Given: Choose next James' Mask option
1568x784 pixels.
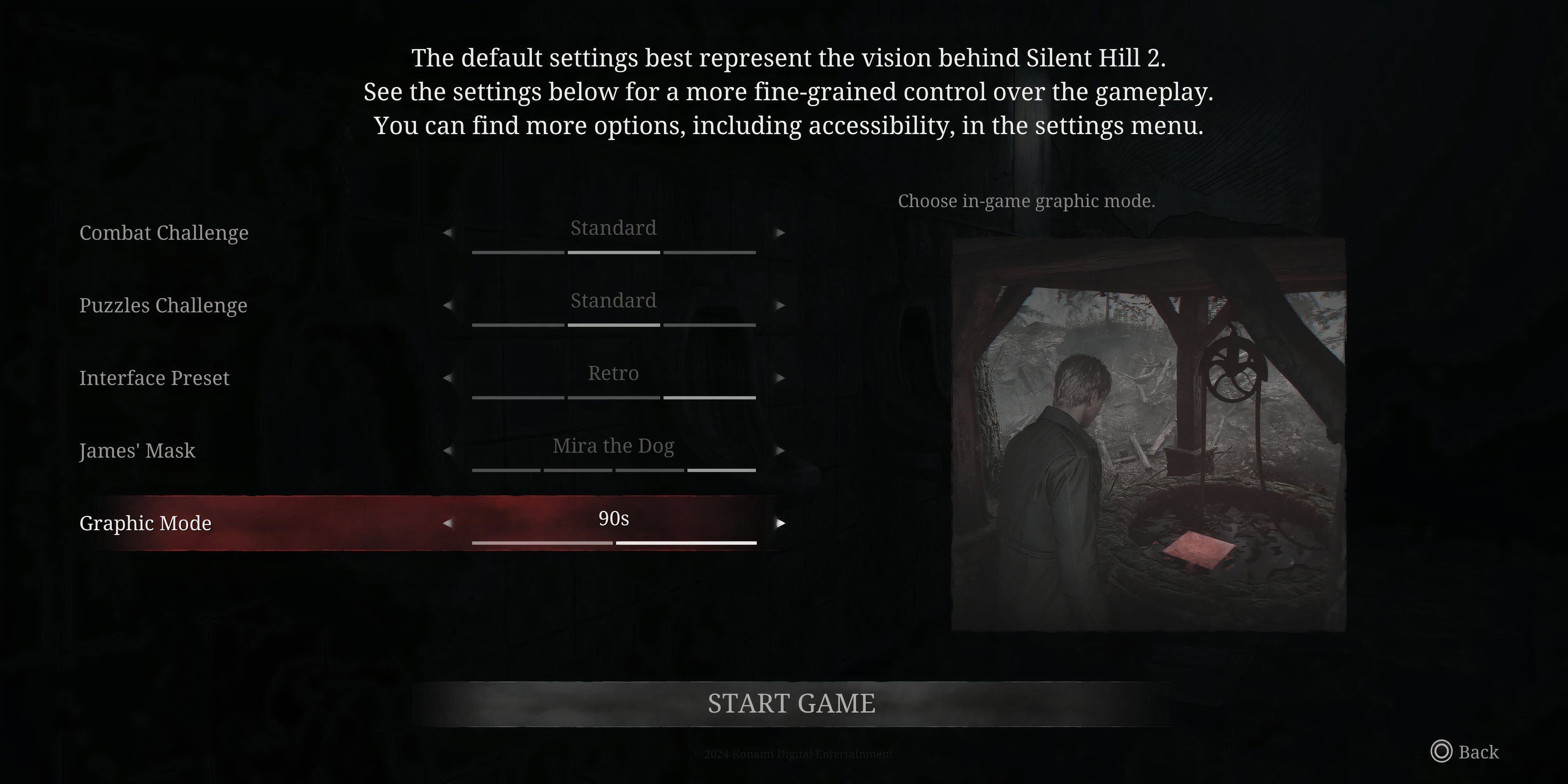Looking at the screenshot, I should pyautogui.click(x=780, y=451).
